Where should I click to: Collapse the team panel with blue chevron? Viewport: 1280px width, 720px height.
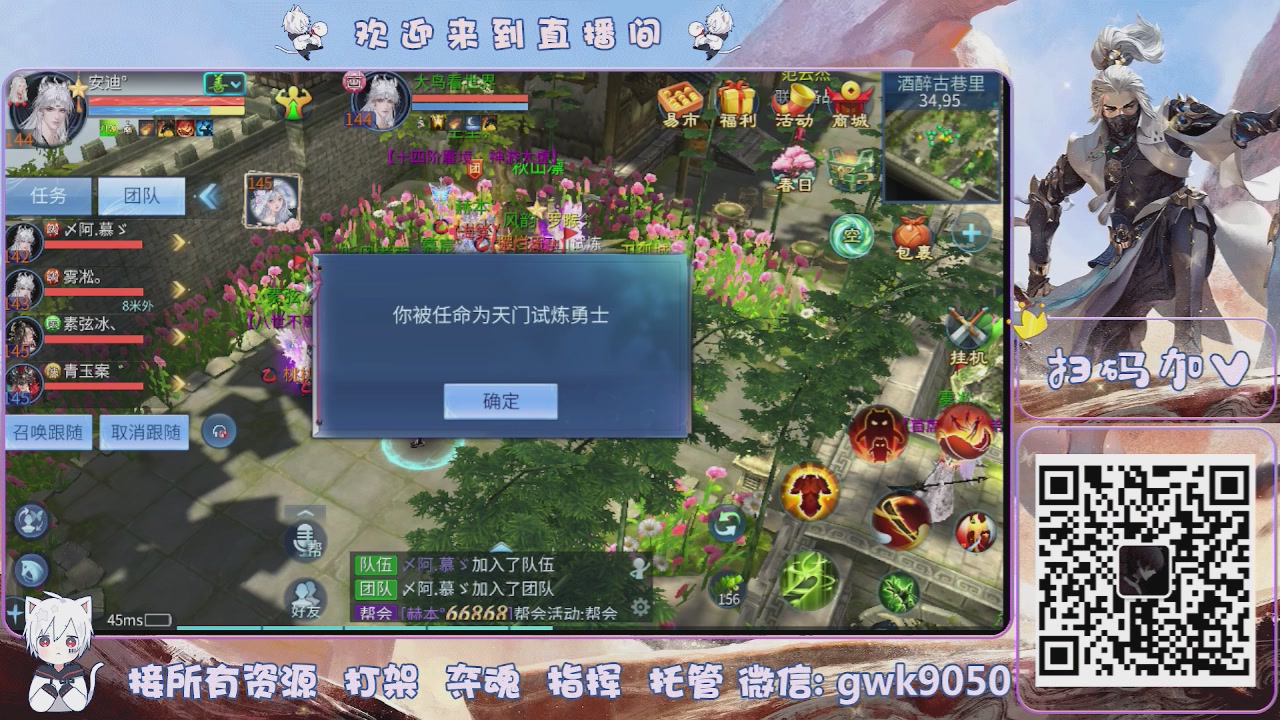(x=208, y=197)
